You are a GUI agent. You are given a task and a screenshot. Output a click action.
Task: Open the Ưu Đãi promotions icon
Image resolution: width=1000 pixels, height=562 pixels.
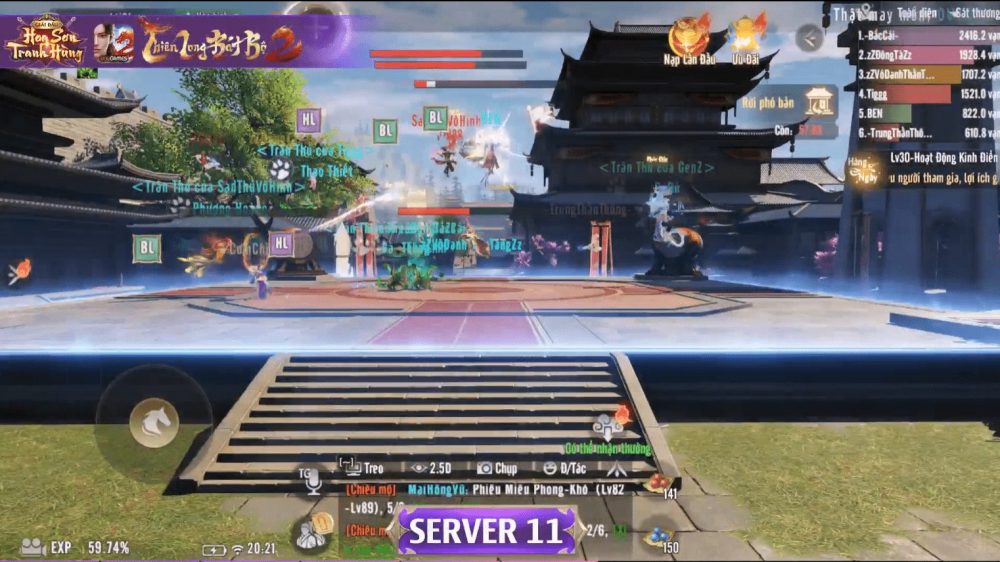point(747,36)
